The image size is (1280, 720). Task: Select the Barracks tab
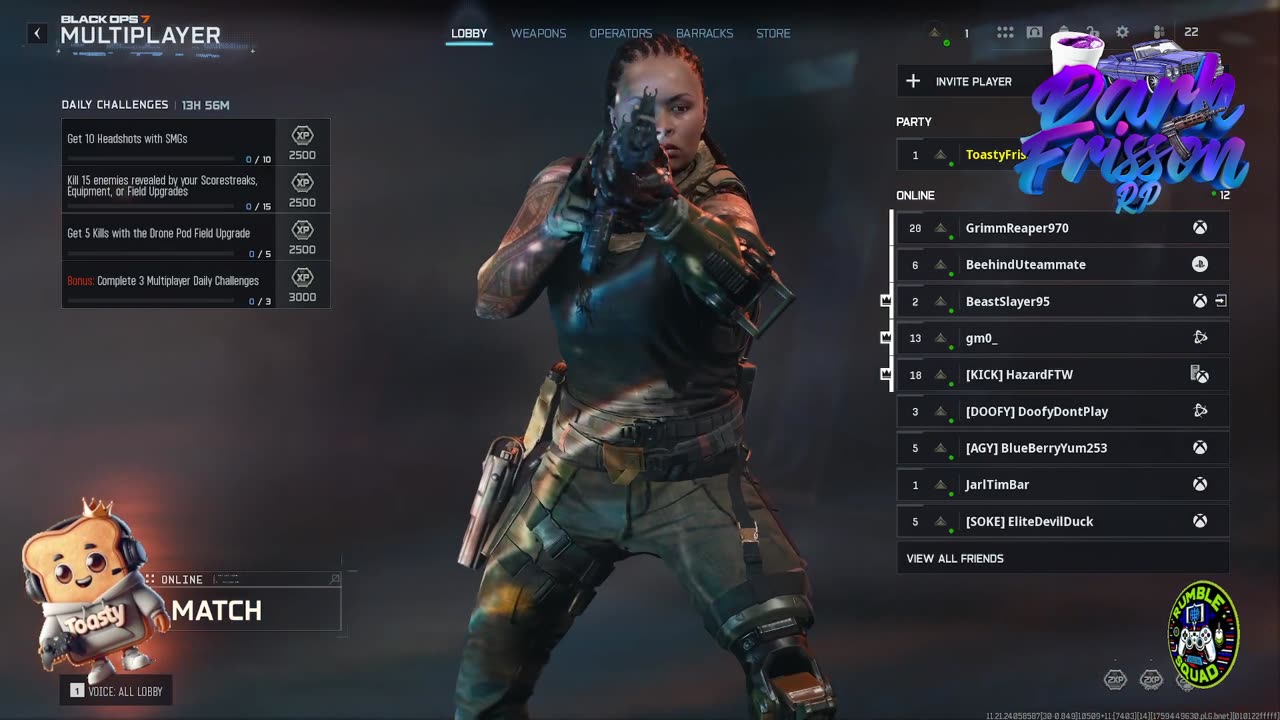click(704, 33)
